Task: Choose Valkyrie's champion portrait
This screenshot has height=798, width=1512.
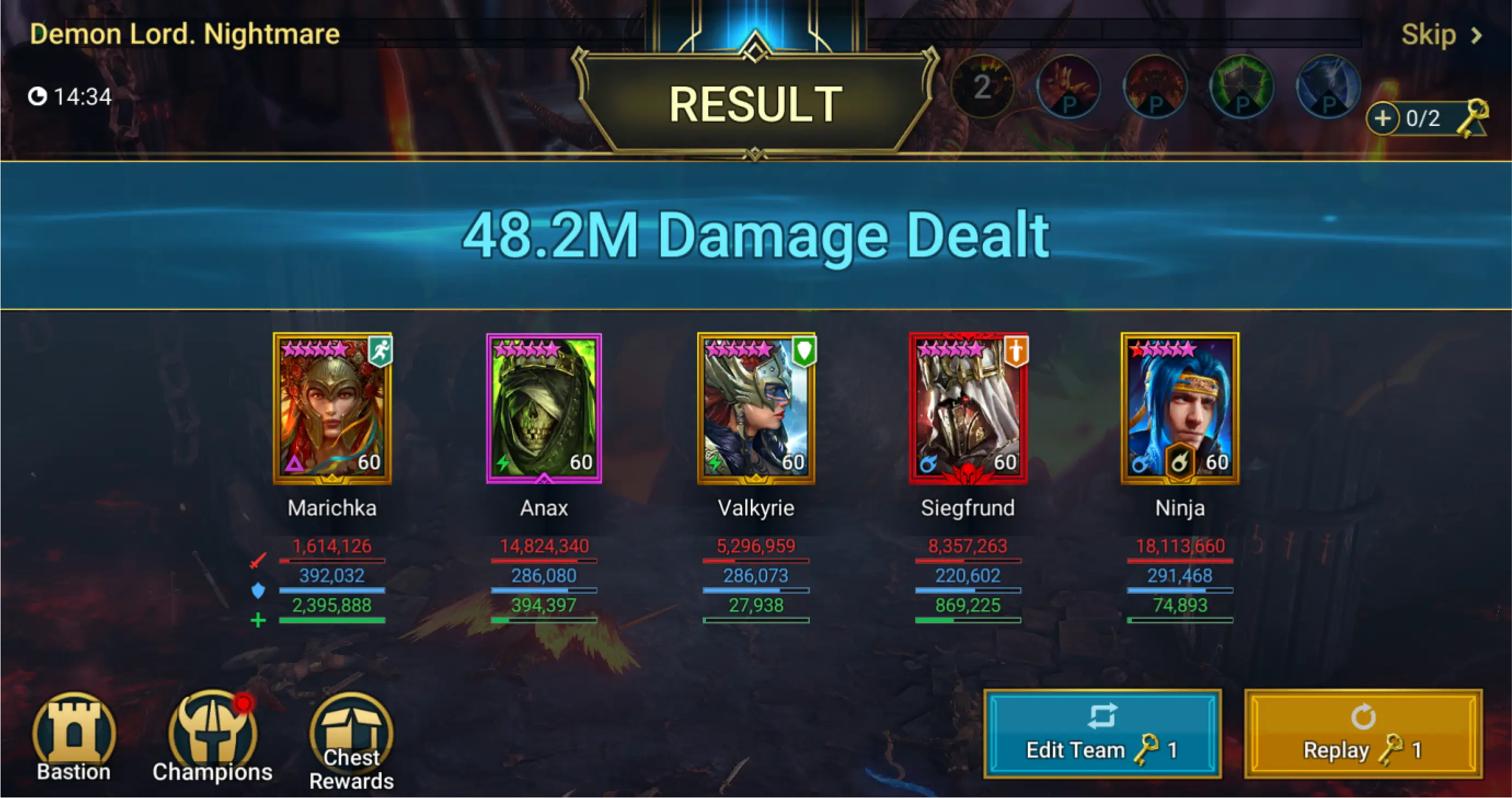Action: (756, 409)
